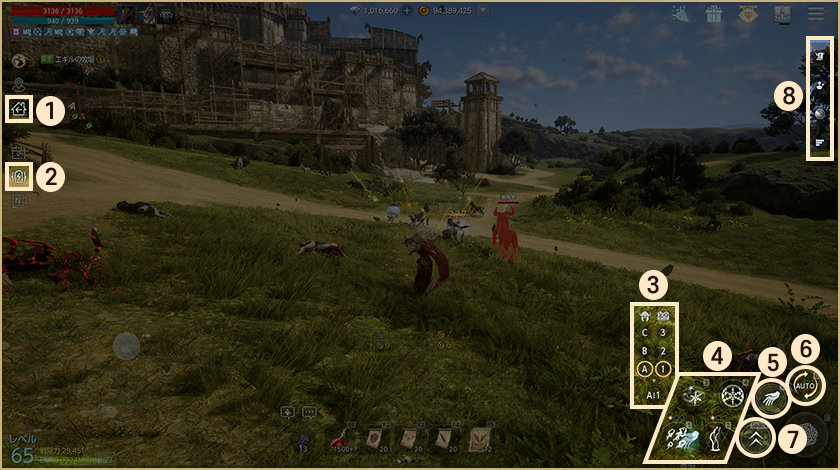Switch to skill preset slot C

pos(644,333)
